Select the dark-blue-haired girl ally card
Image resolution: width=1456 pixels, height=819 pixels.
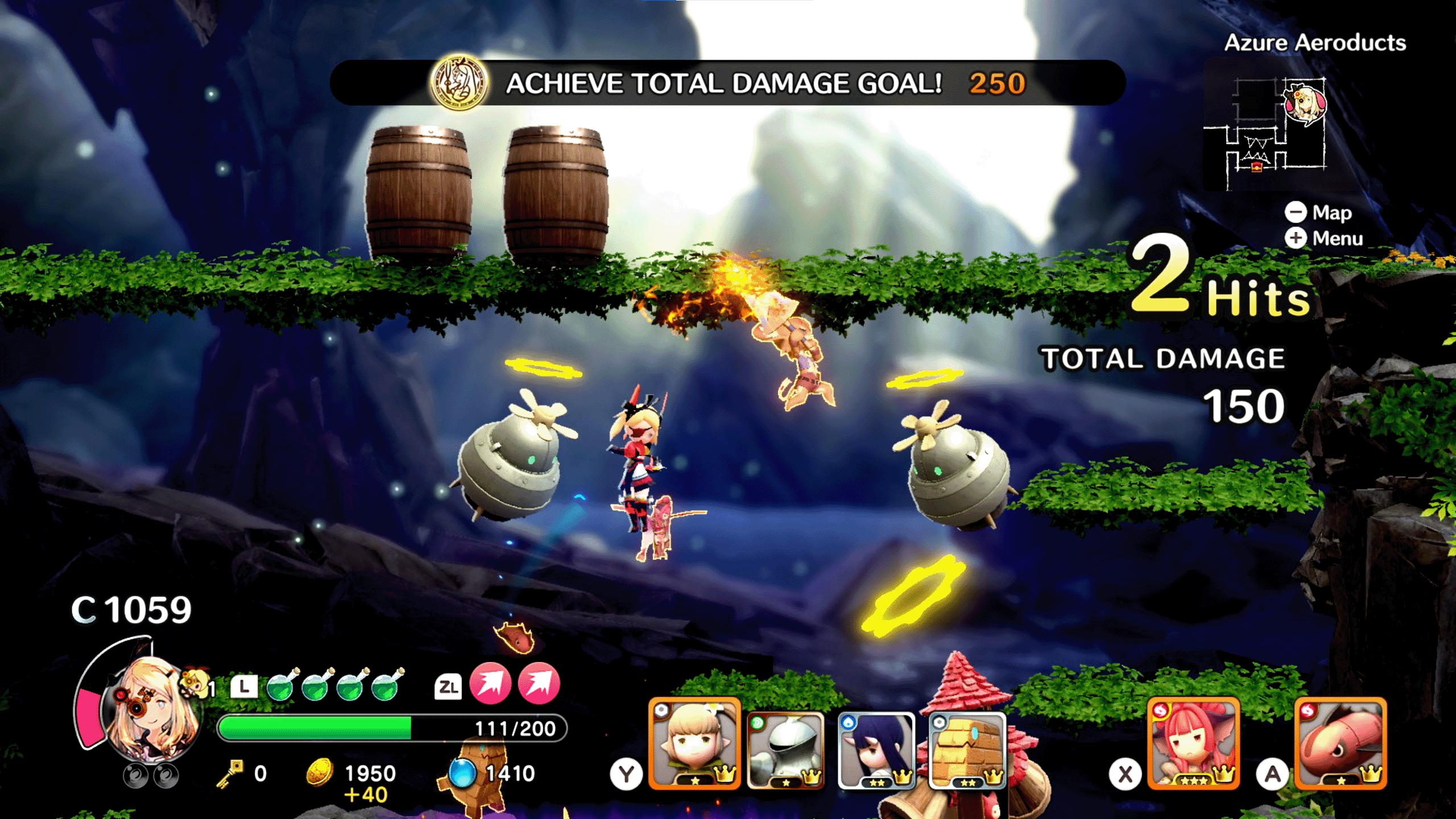[876, 750]
